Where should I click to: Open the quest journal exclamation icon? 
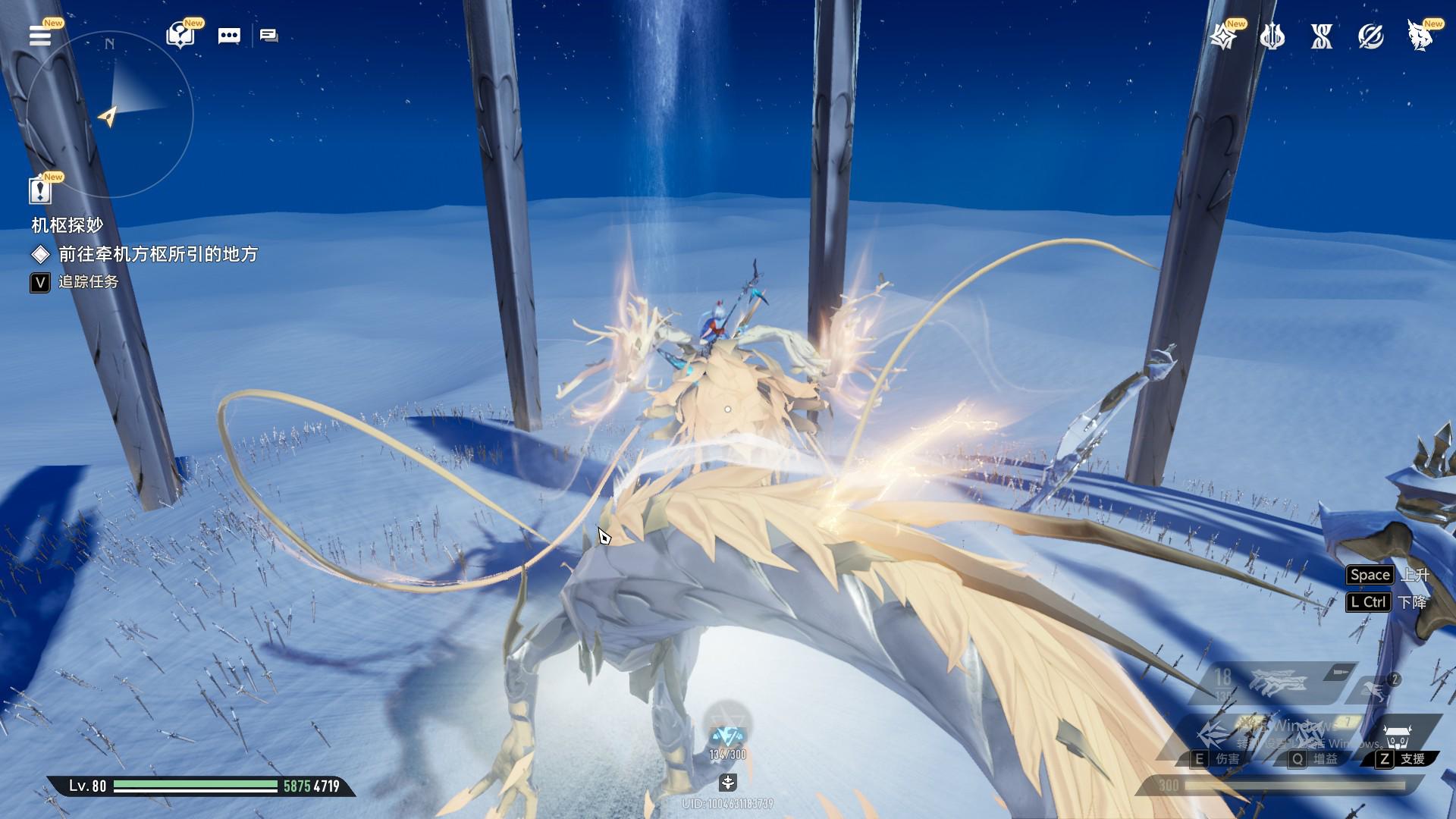[x=40, y=190]
